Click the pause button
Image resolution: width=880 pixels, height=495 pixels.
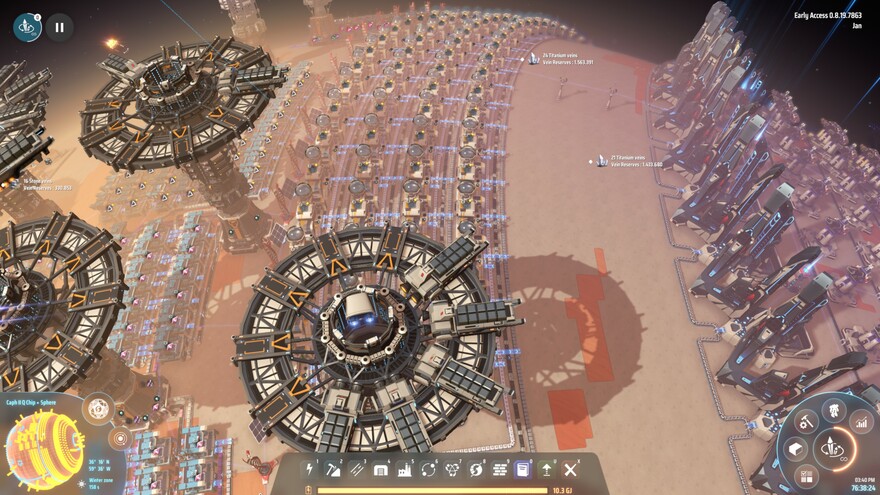(x=59, y=27)
